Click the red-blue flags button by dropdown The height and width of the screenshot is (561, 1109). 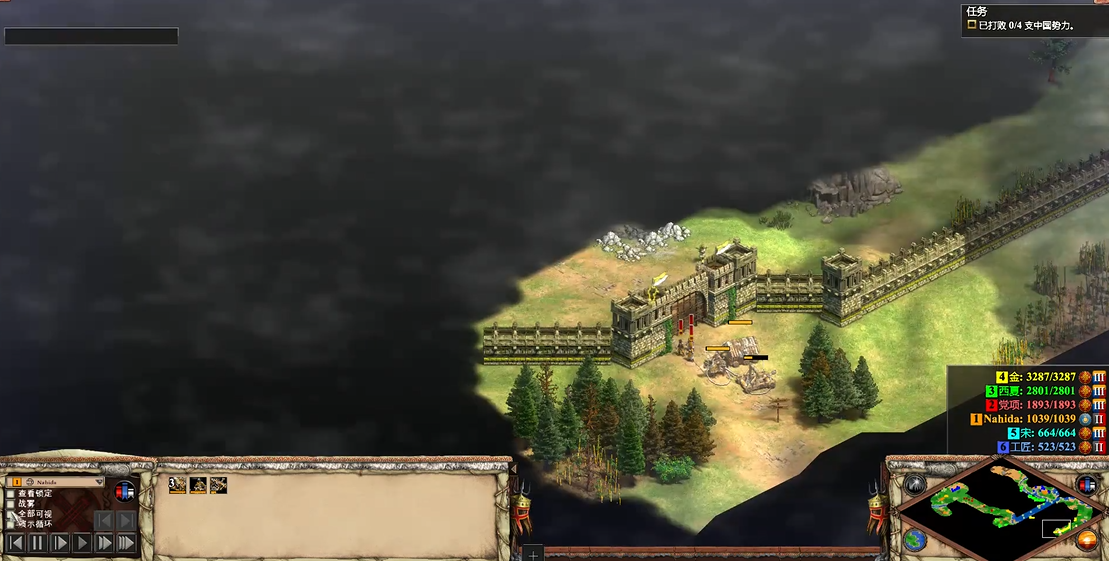tap(125, 491)
